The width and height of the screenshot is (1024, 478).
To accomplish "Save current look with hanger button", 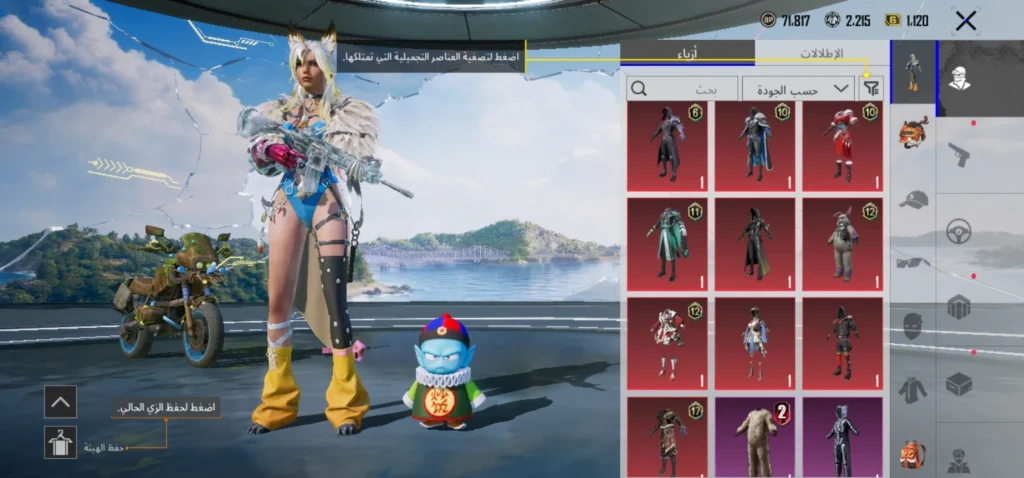I will point(60,441).
